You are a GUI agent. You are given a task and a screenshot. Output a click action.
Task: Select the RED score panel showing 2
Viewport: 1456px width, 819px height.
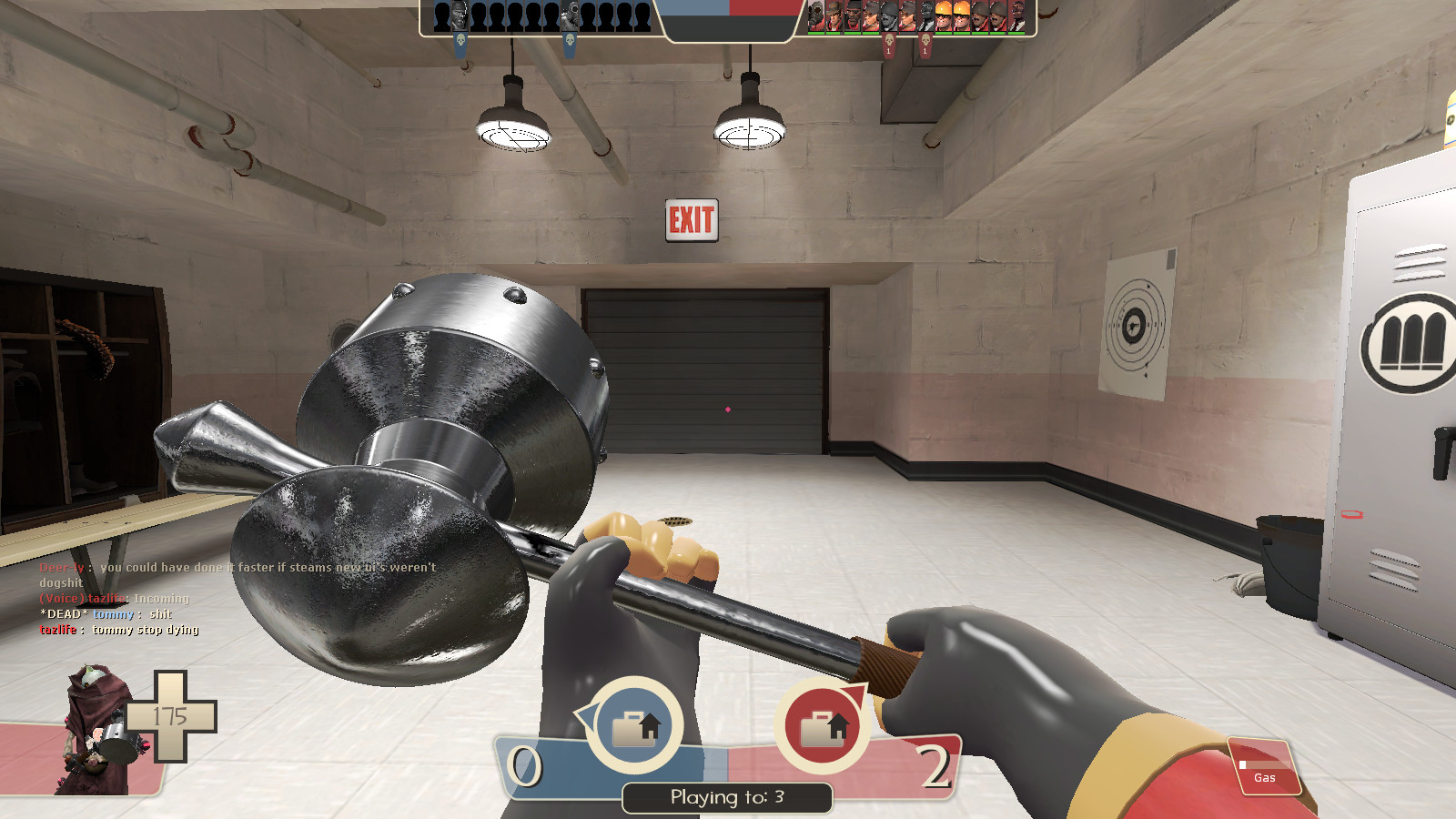point(935,764)
